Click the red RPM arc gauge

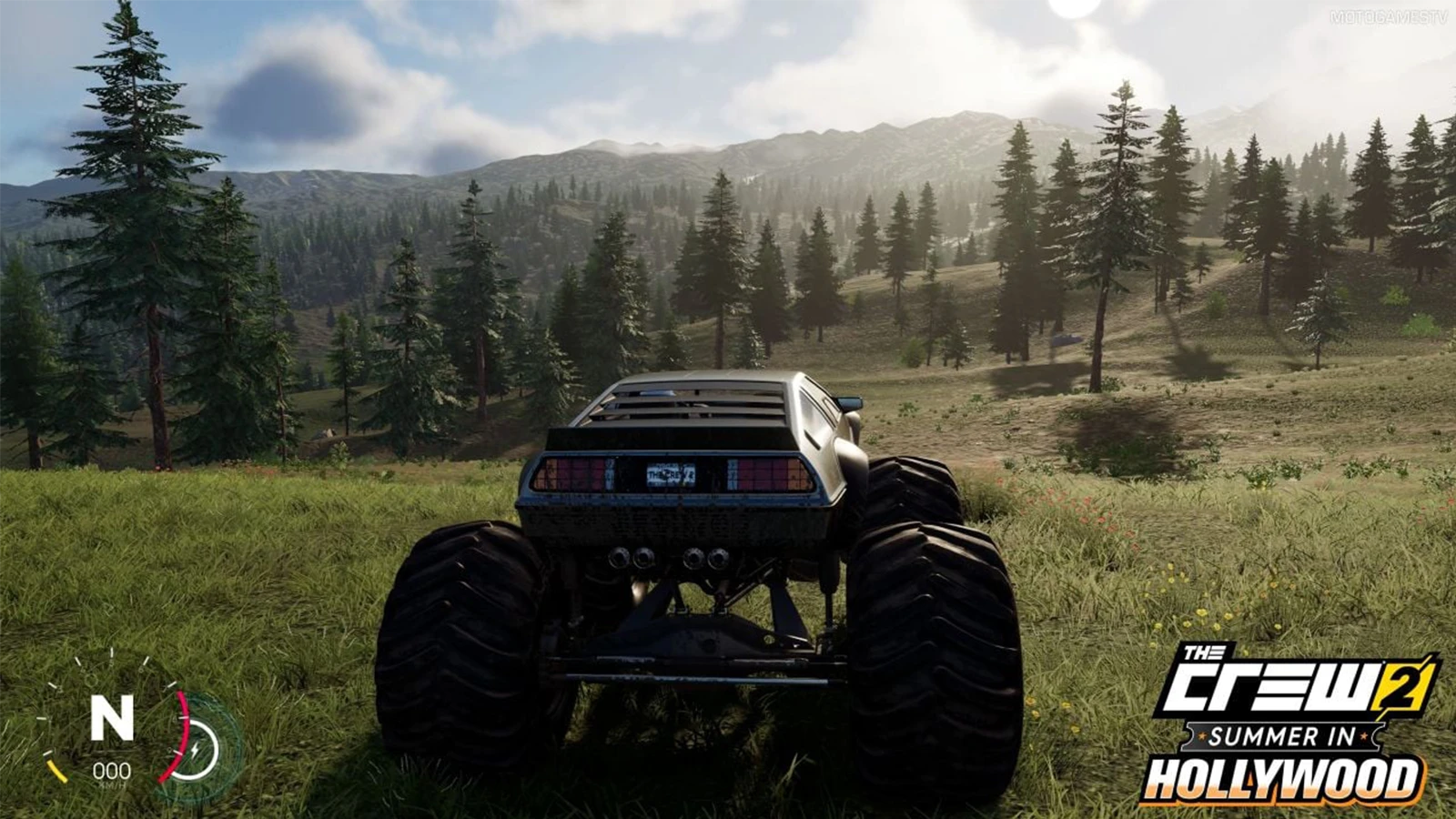tap(178, 734)
